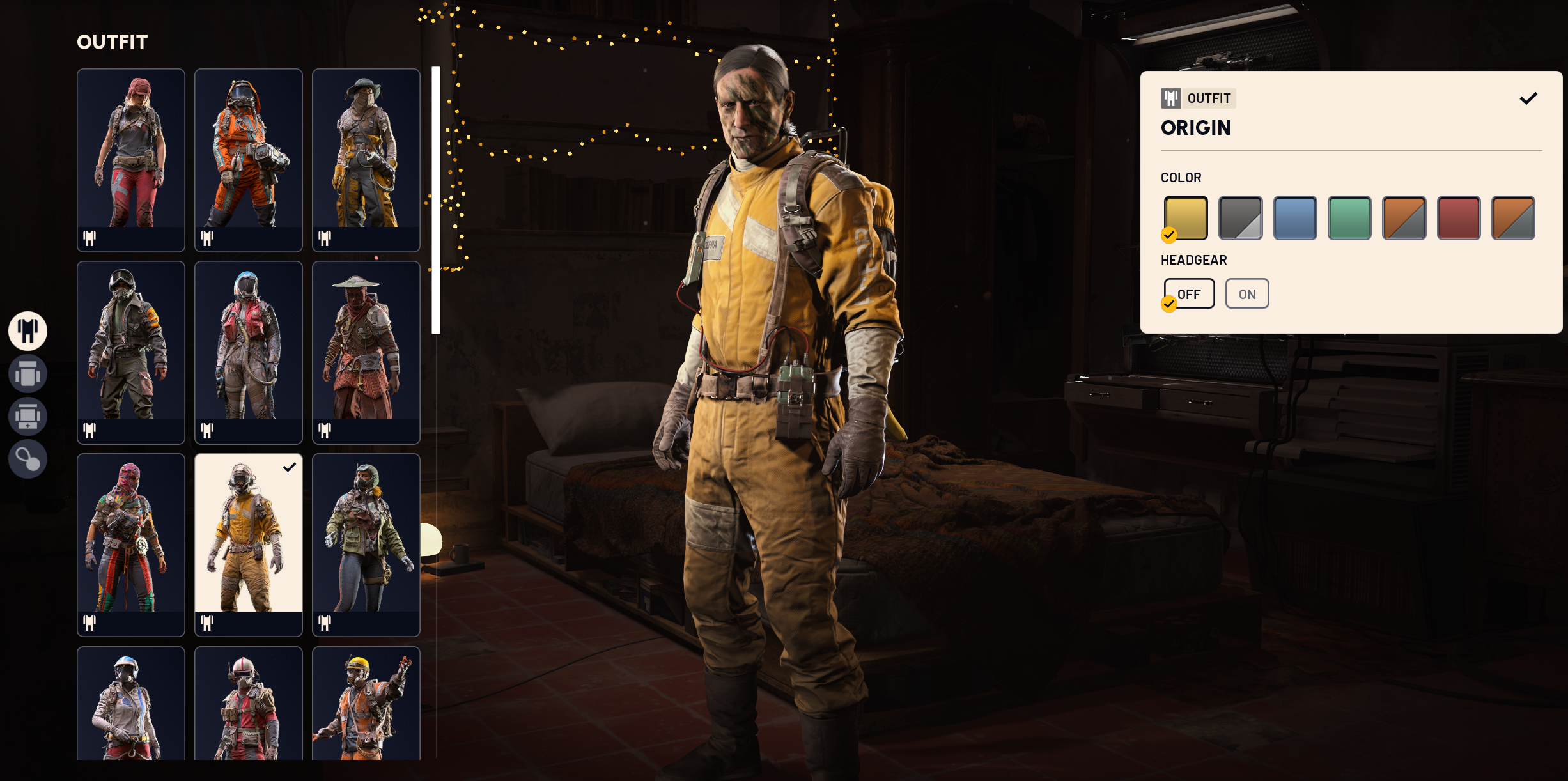Image resolution: width=1568 pixels, height=781 pixels.
Task: Turn headgear ON
Action: click(1246, 293)
